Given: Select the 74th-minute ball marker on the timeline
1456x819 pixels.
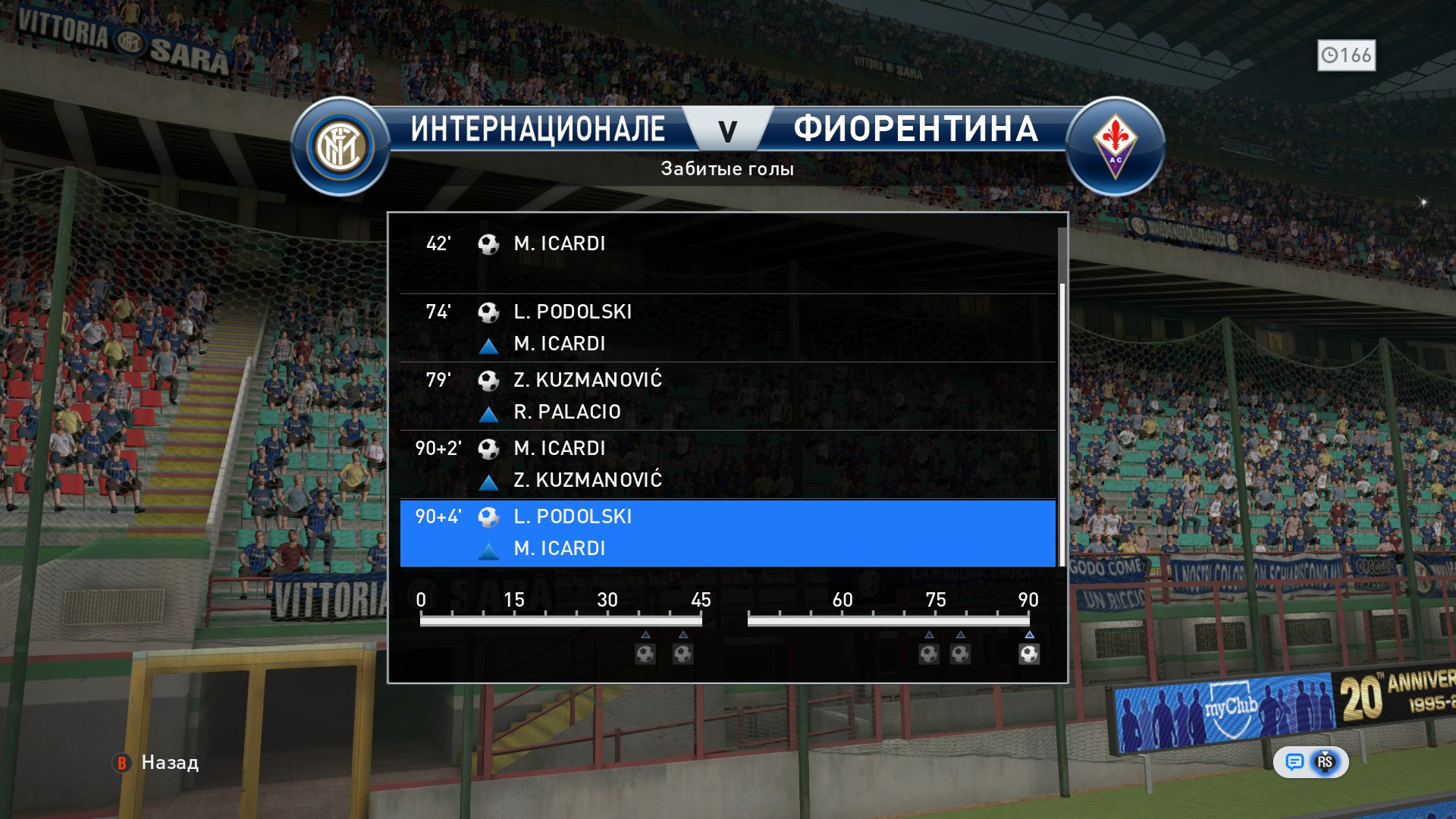Looking at the screenshot, I should [x=929, y=654].
